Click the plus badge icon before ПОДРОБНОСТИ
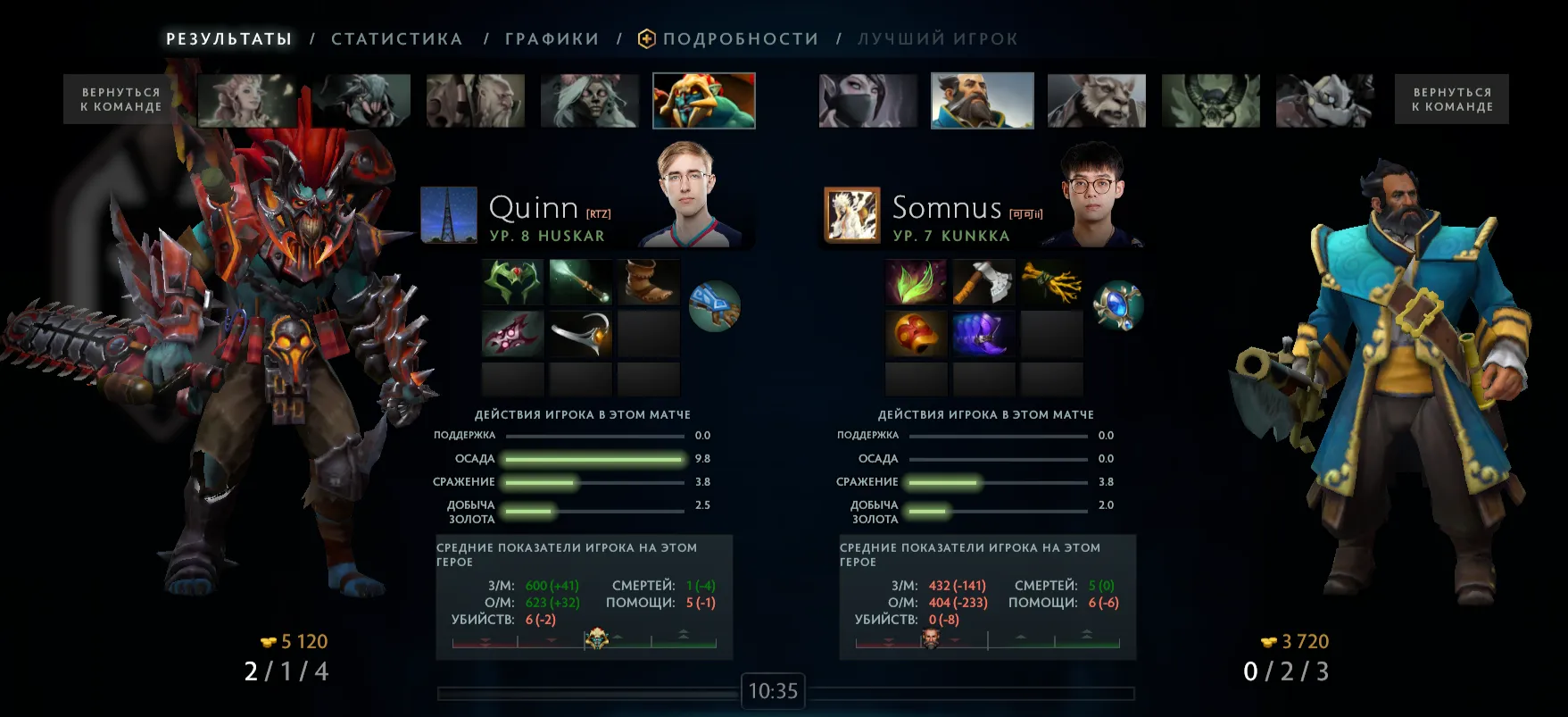Image resolution: width=1568 pixels, height=717 pixels. [646, 38]
